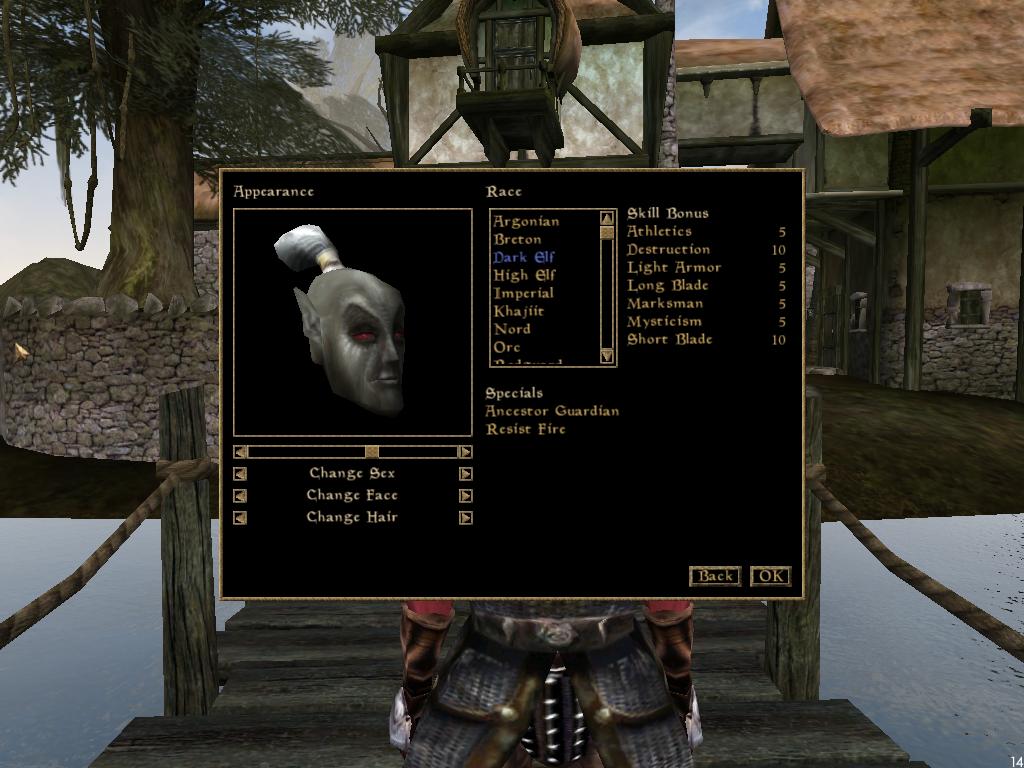Choose Imperial as race

tap(523, 293)
